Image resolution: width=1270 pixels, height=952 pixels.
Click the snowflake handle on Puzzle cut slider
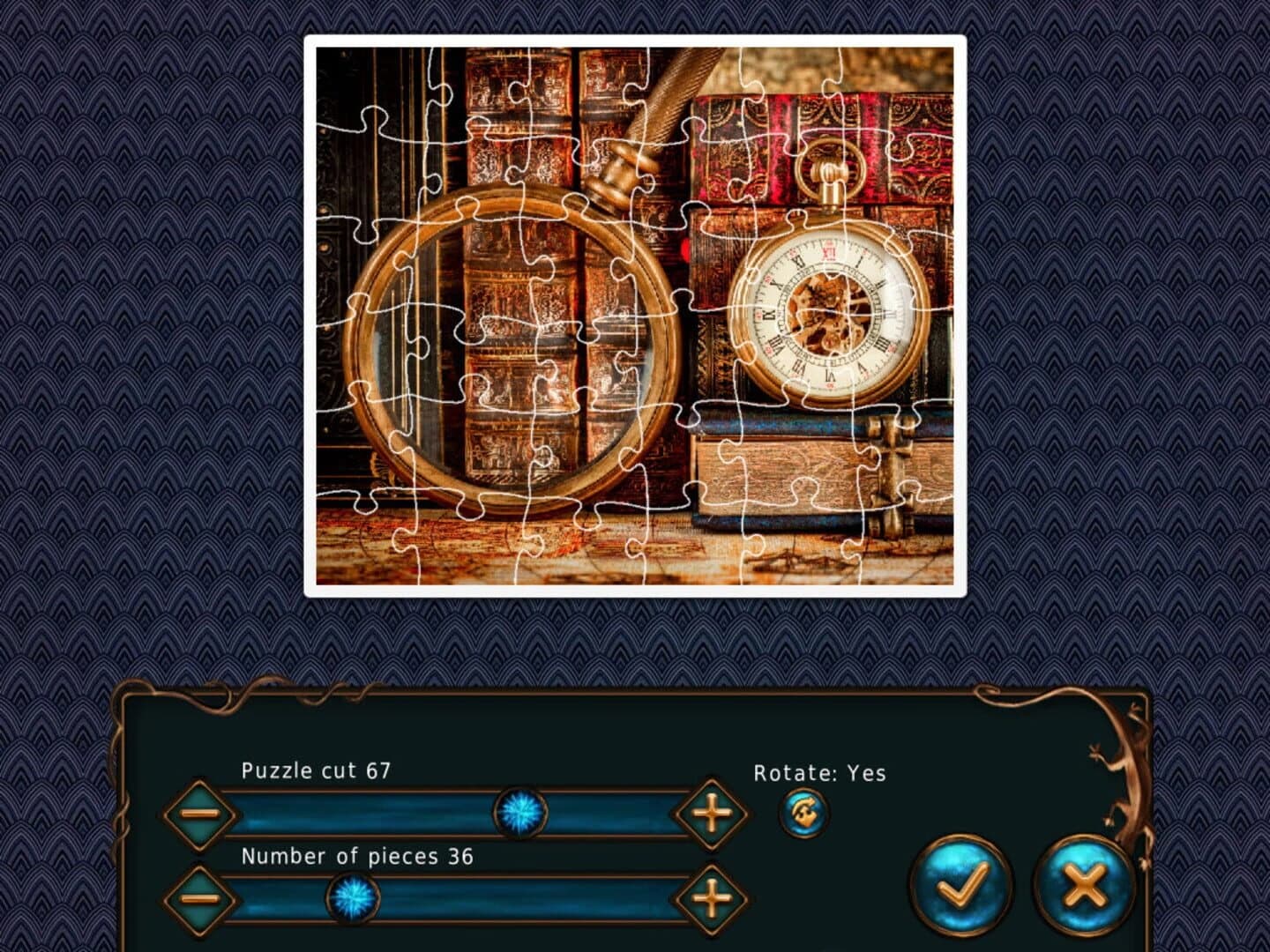(520, 815)
